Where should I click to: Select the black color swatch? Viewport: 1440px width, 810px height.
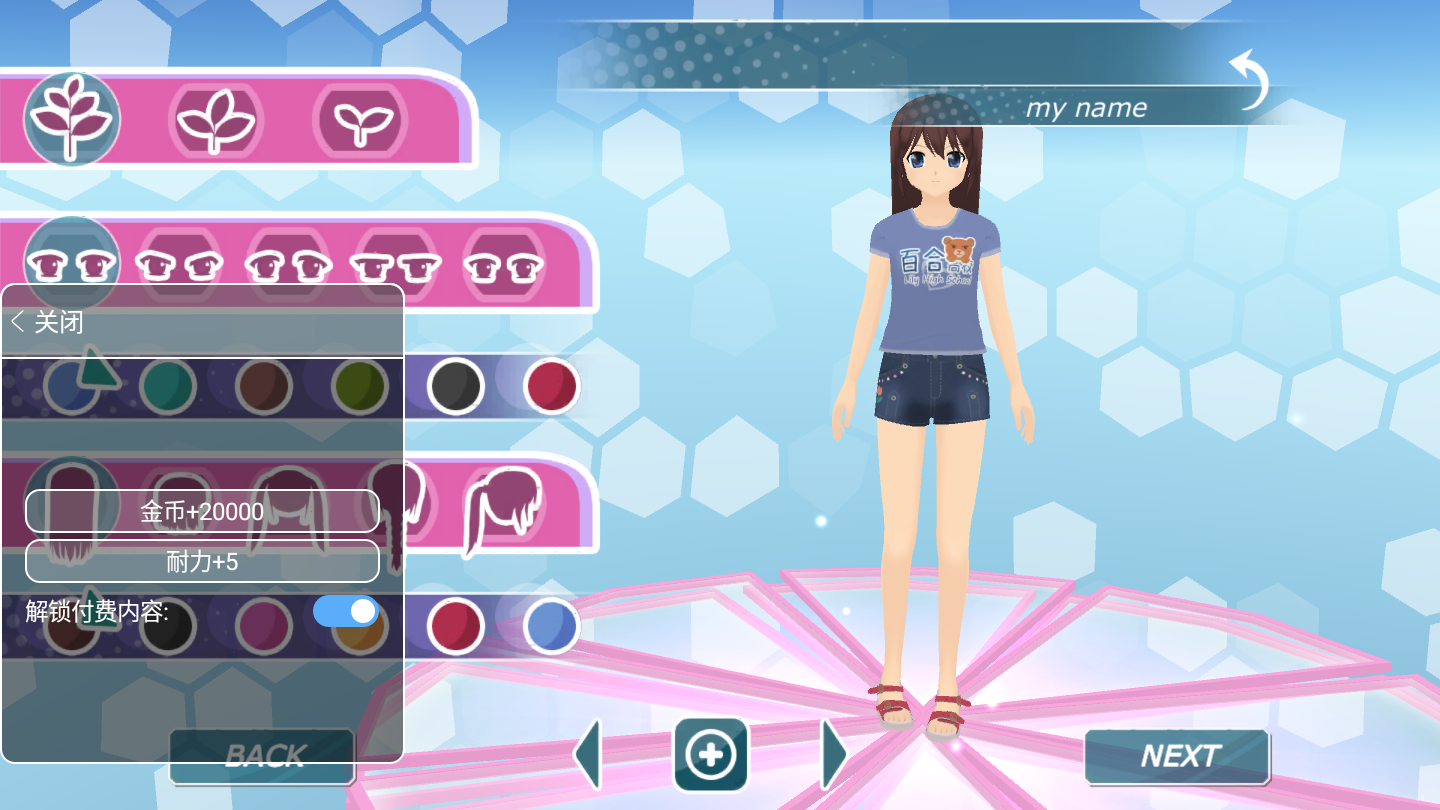[x=457, y=386]
